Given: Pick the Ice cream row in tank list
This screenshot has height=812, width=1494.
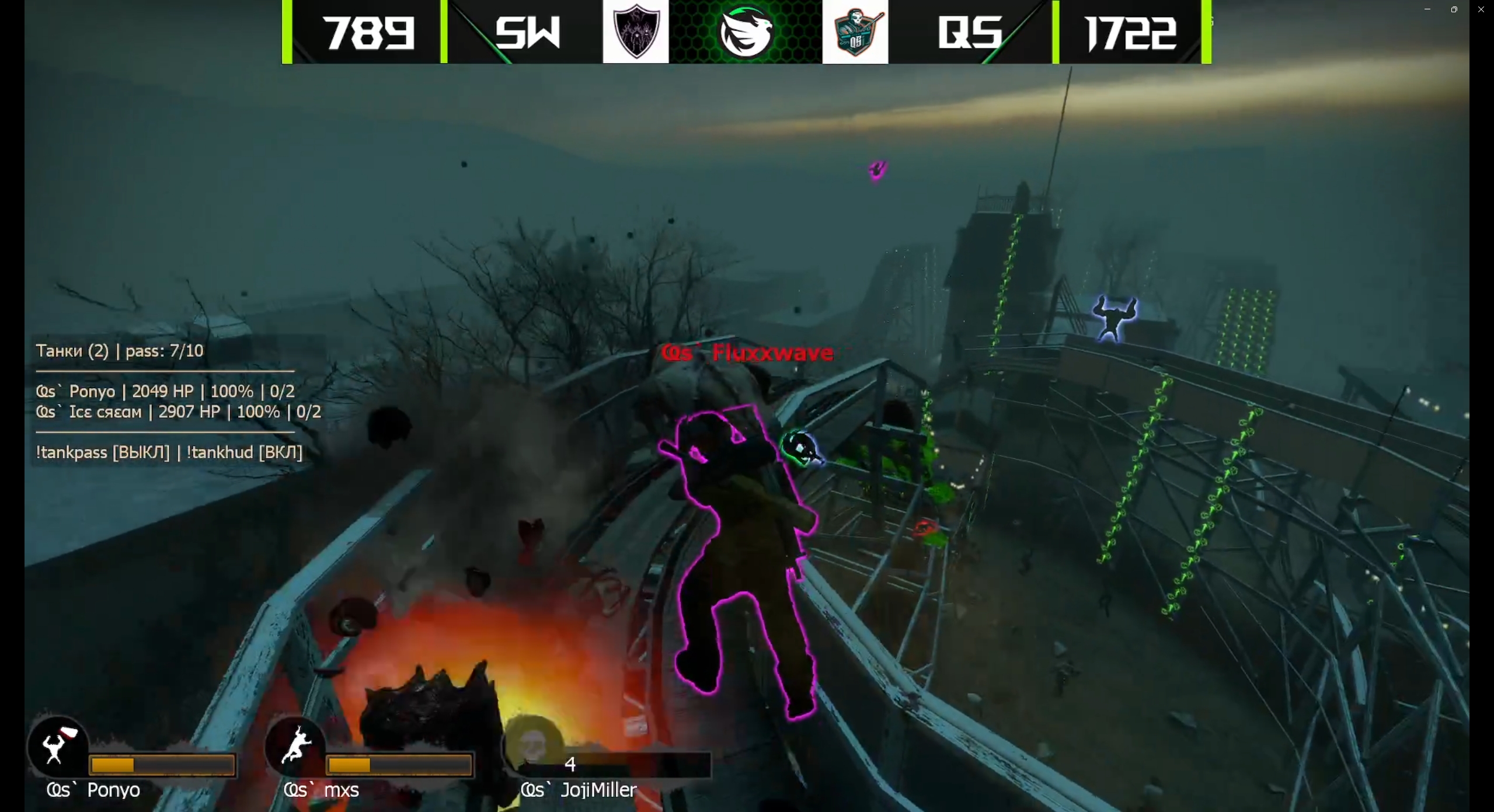Looking at the screenshot, I should click(178, 412).
